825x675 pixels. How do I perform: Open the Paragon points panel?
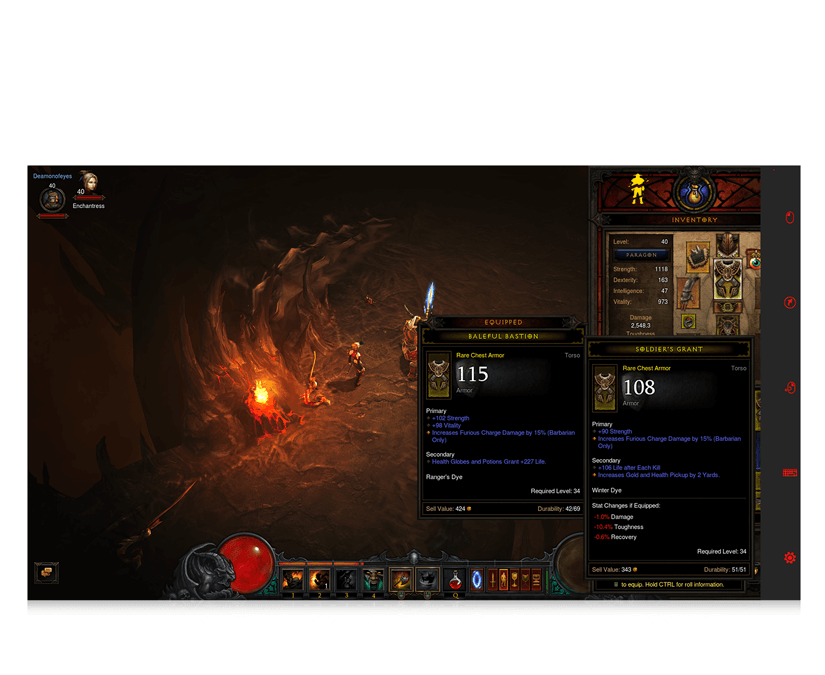tap(641, 255)
